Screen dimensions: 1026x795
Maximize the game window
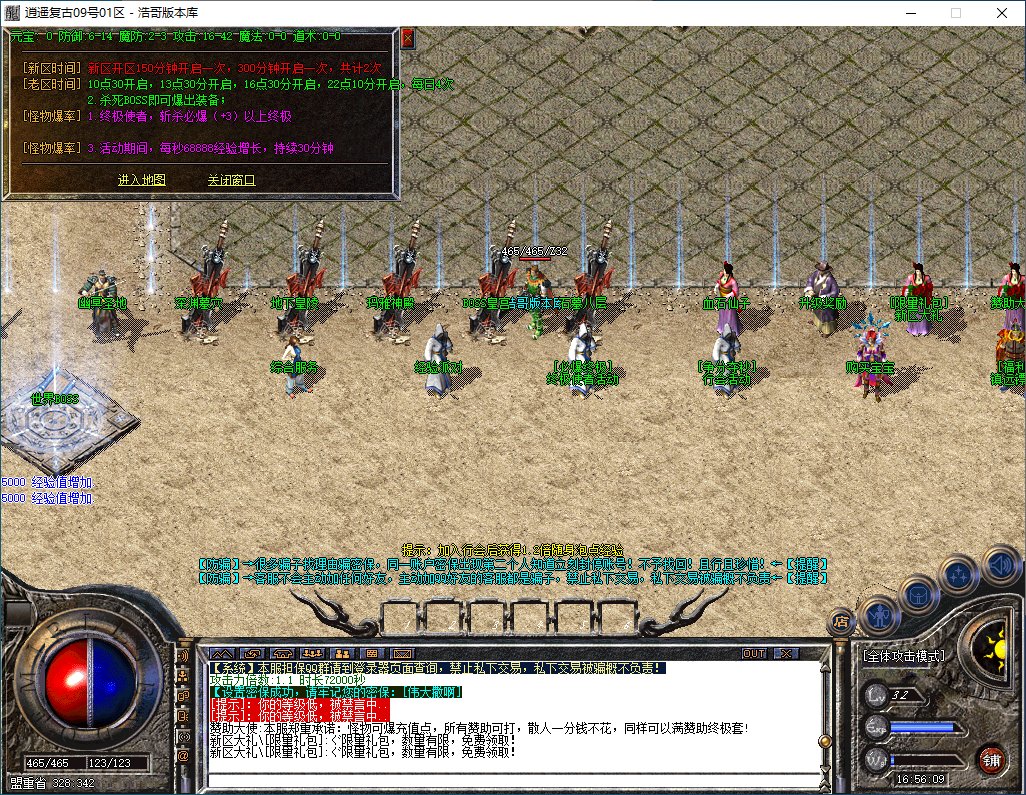955,13
